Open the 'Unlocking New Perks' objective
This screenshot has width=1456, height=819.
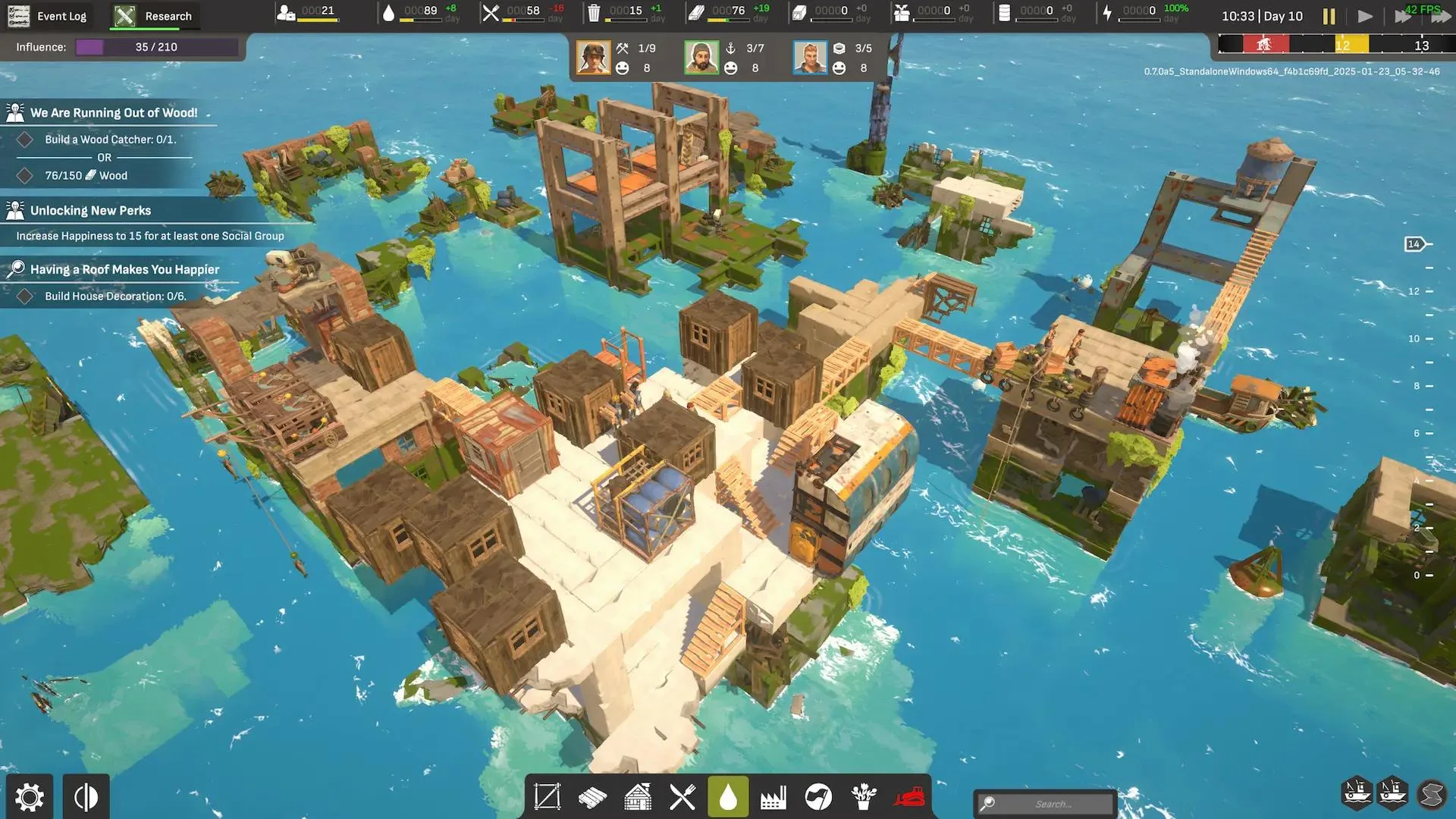(x=90, y=211)
